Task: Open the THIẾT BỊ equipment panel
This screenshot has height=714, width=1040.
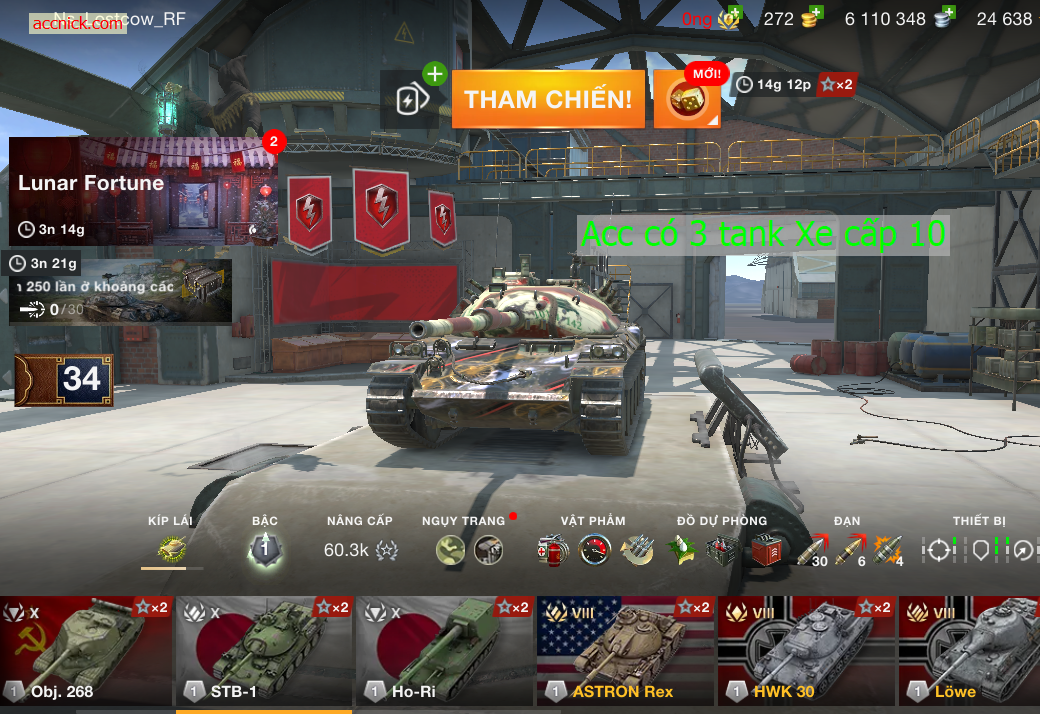Action: pyautogui.click(x=982, y=548)
